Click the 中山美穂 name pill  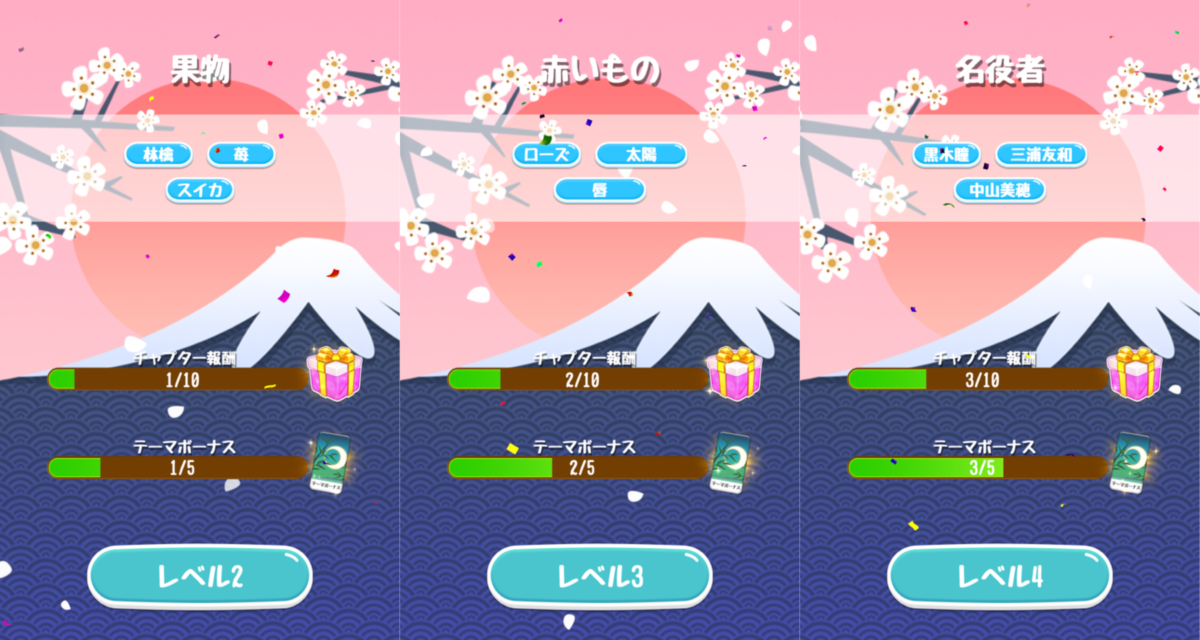(x=1000, y=189)
